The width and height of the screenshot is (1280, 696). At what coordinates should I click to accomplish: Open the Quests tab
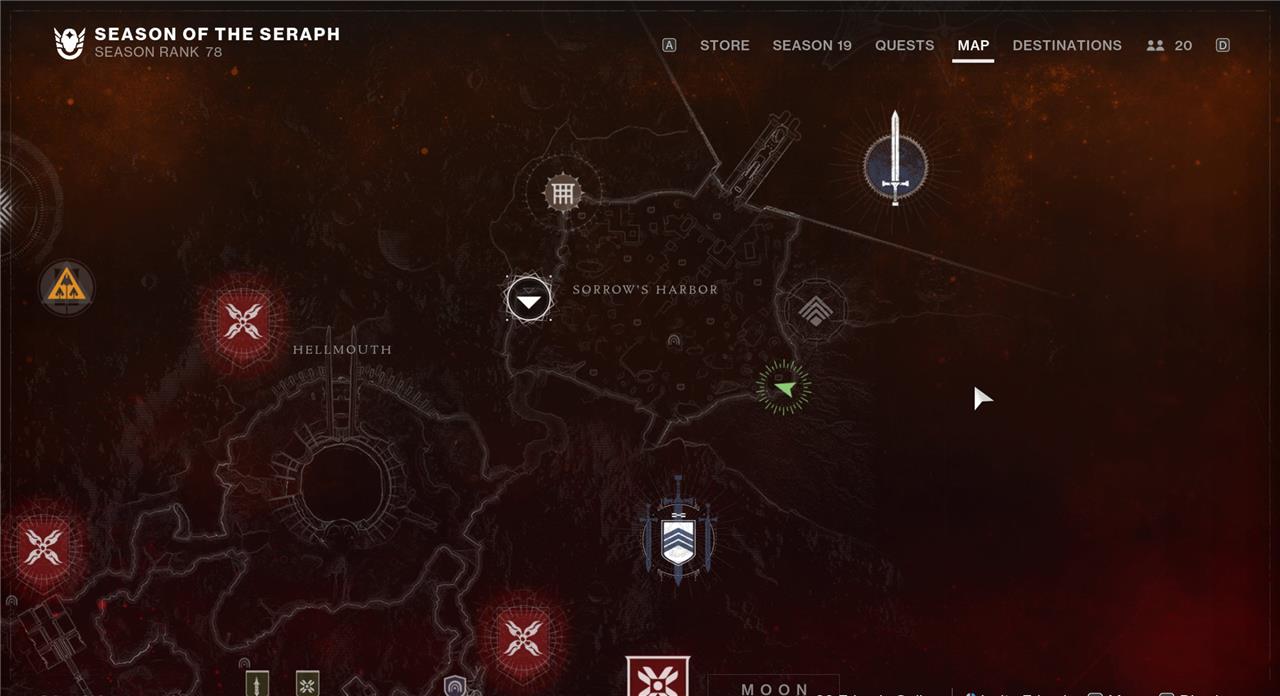point(904,45)
